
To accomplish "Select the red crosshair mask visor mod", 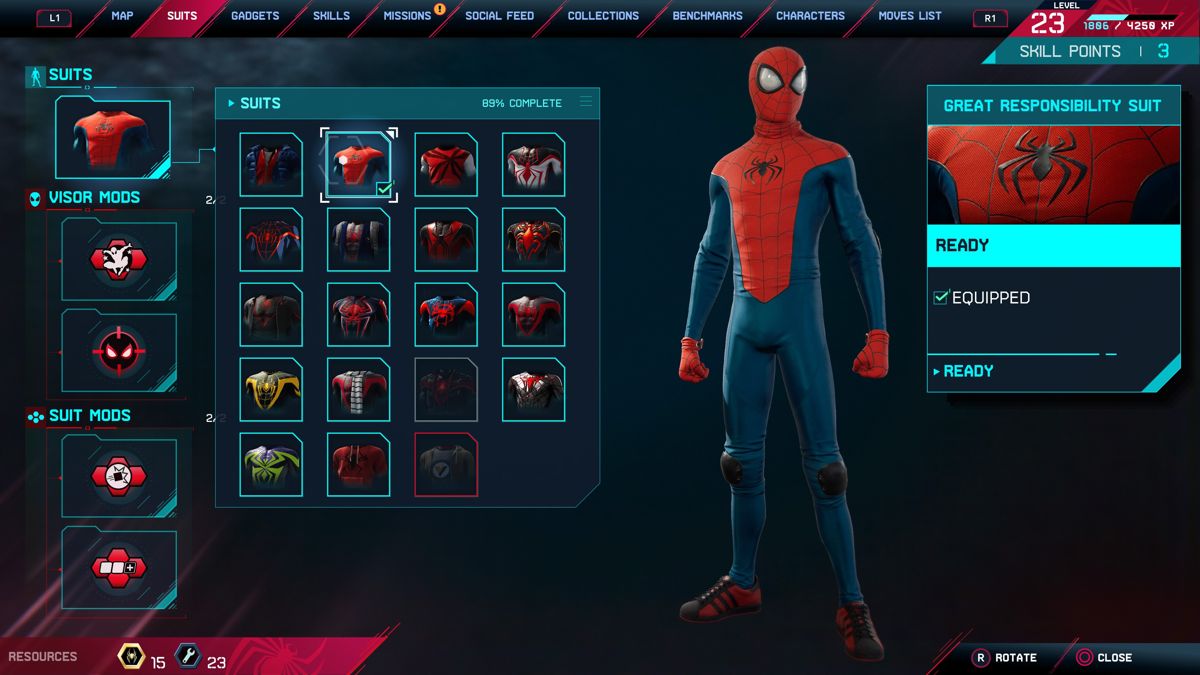I will coord(119,350).
